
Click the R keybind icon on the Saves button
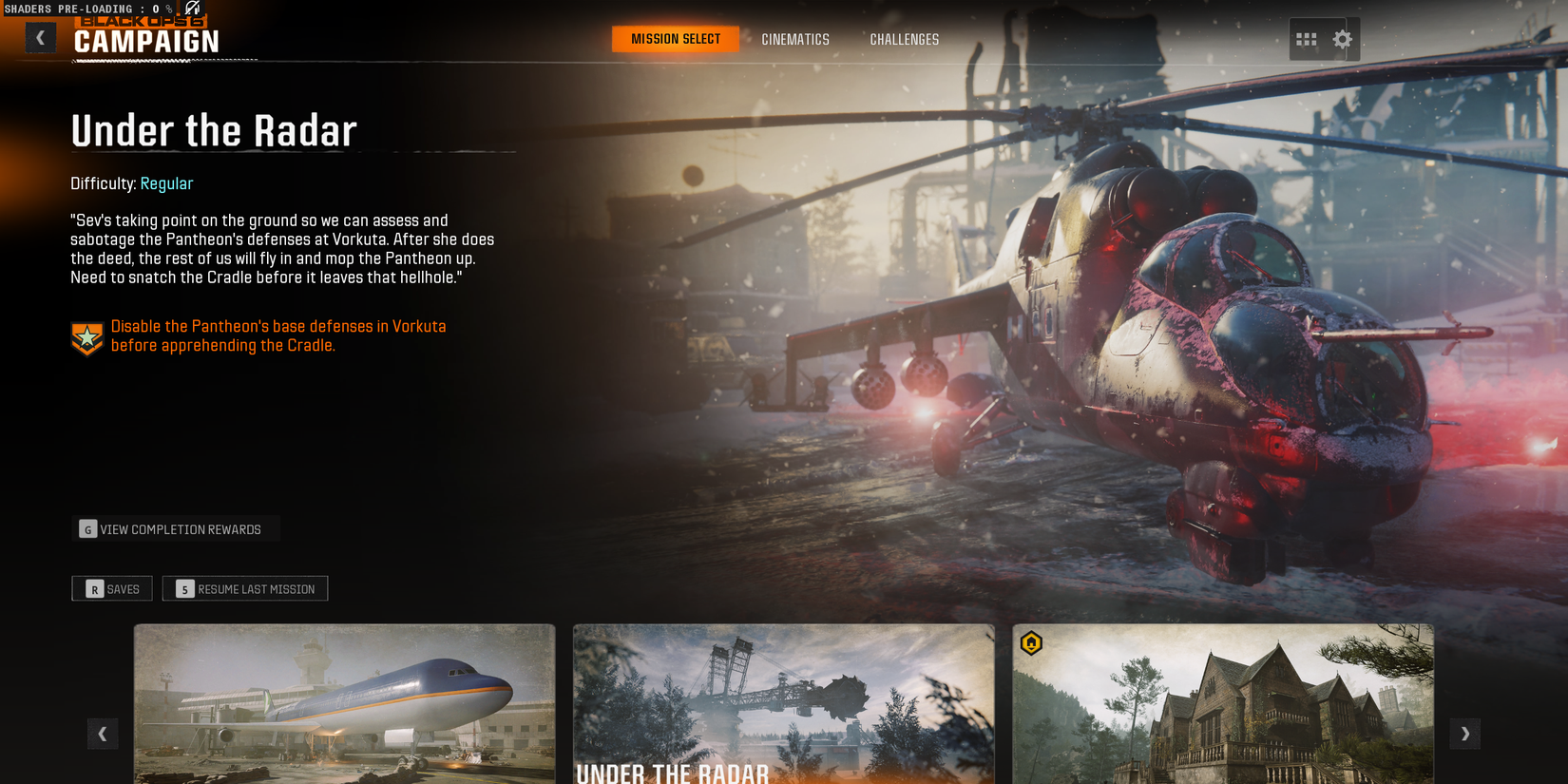point(93,588)
